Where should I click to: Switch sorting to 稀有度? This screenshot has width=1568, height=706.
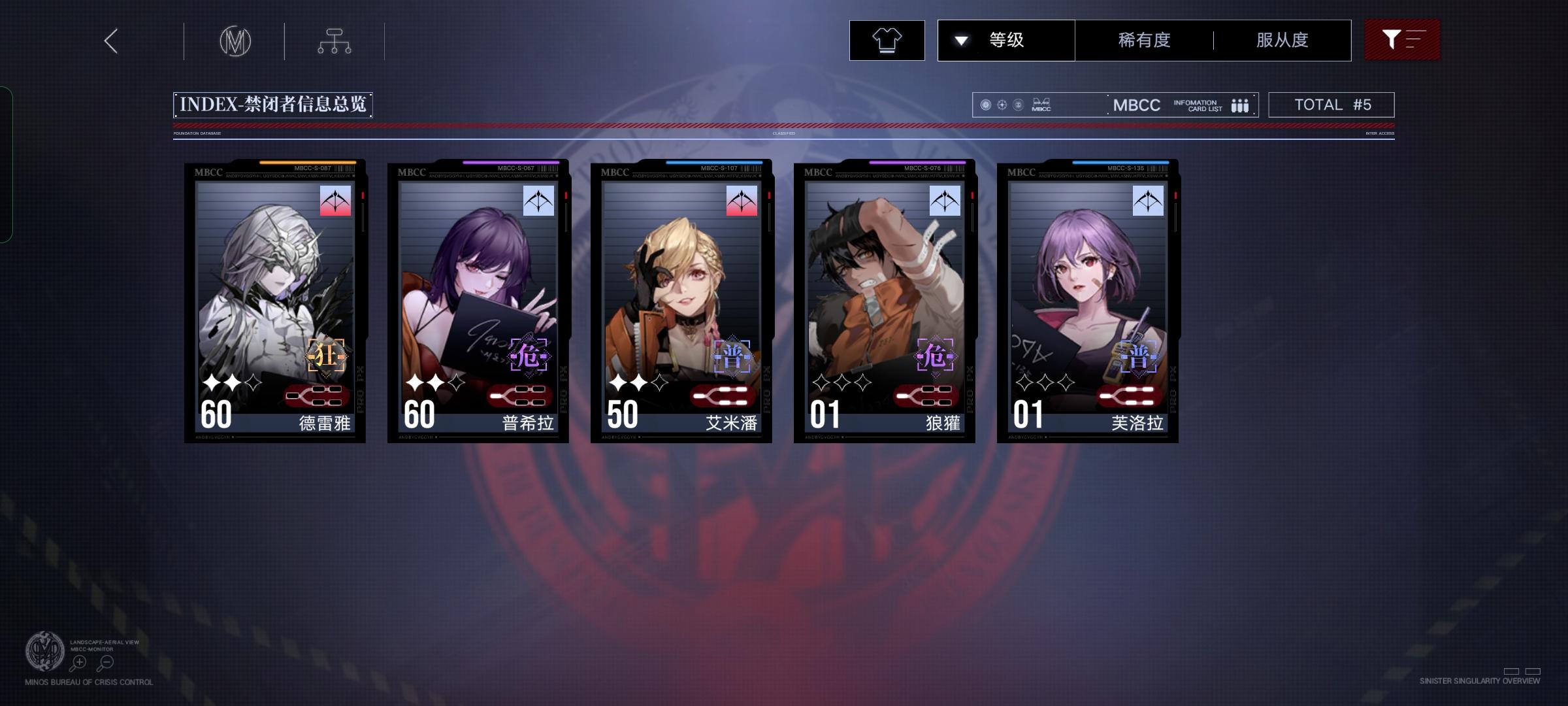[1141, 40]
